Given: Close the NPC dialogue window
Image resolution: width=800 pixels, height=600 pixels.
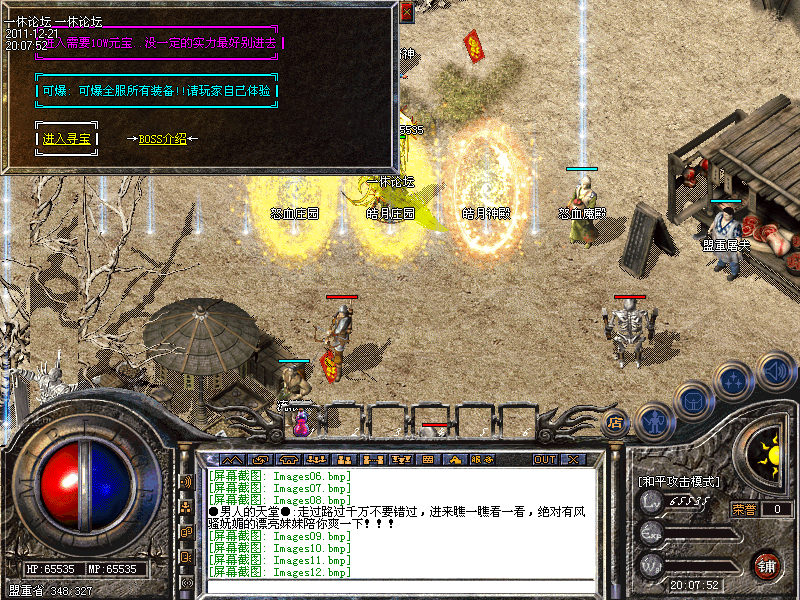Looking at the screenshot, I should (407, 12).
